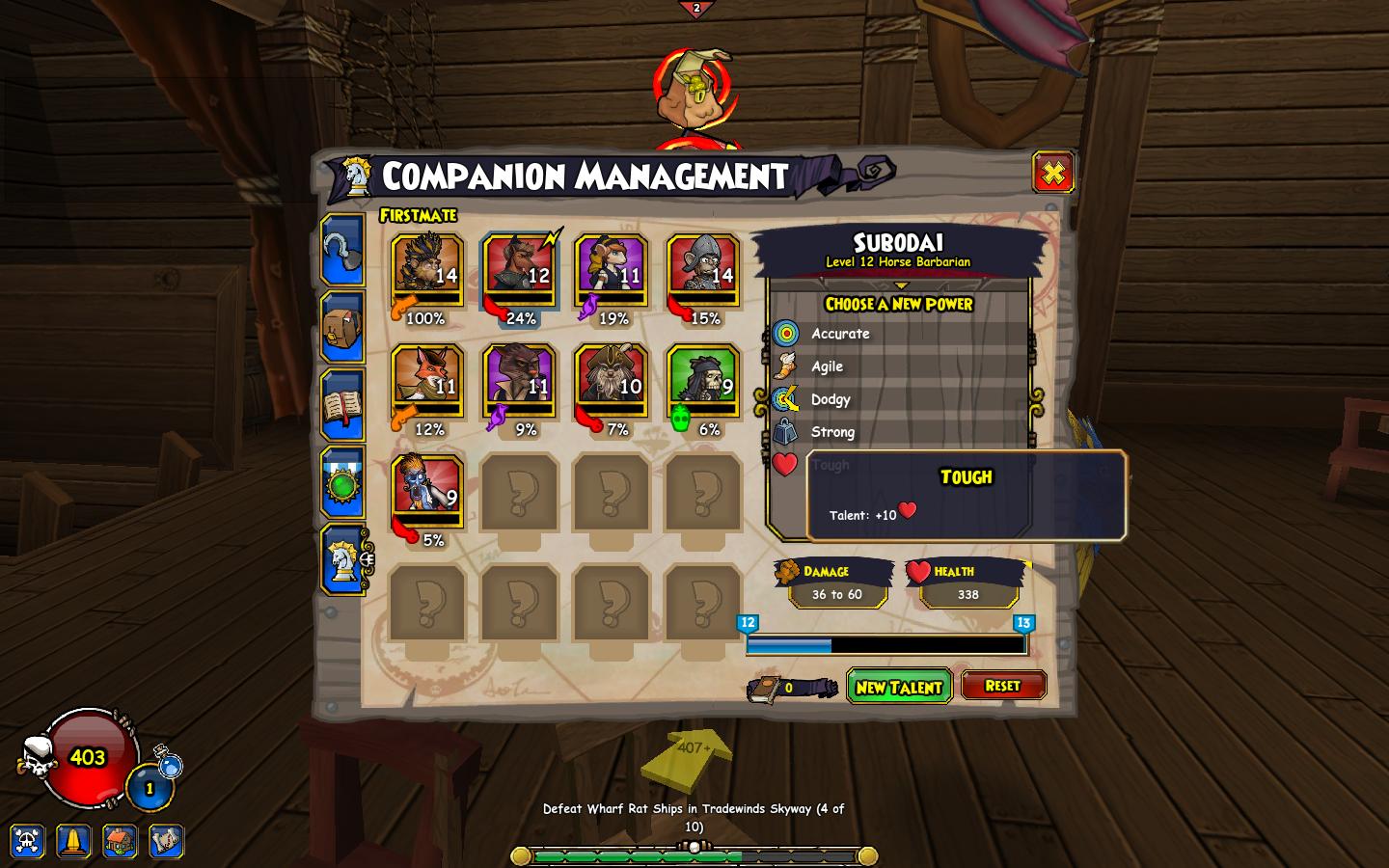Image resolution: width=1389 pixels, height=868 pixels.
Task: Open the house icon in the HUD
Action: pos(120,841)
